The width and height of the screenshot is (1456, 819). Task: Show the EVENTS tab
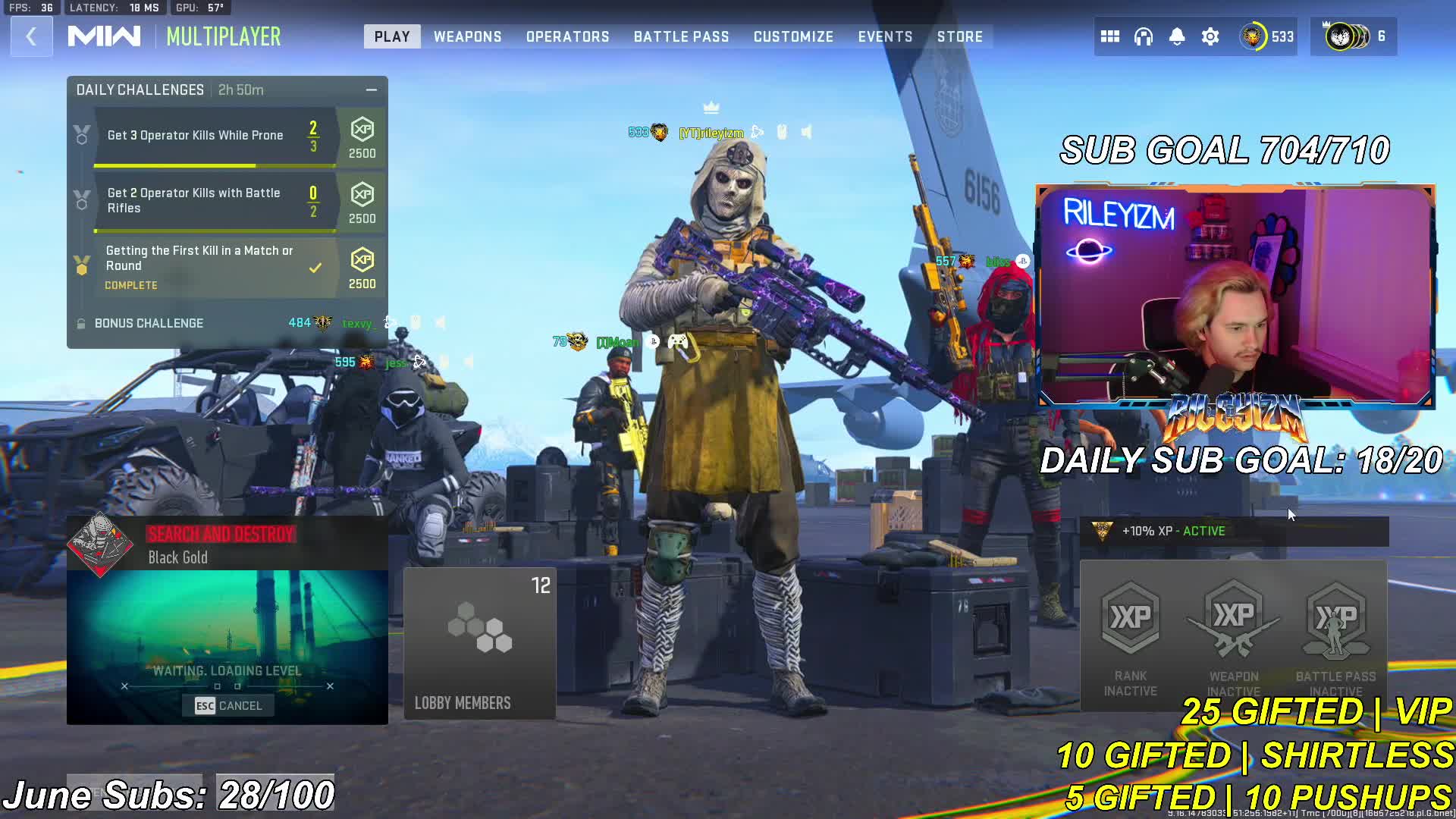click(x=885, y=36)
